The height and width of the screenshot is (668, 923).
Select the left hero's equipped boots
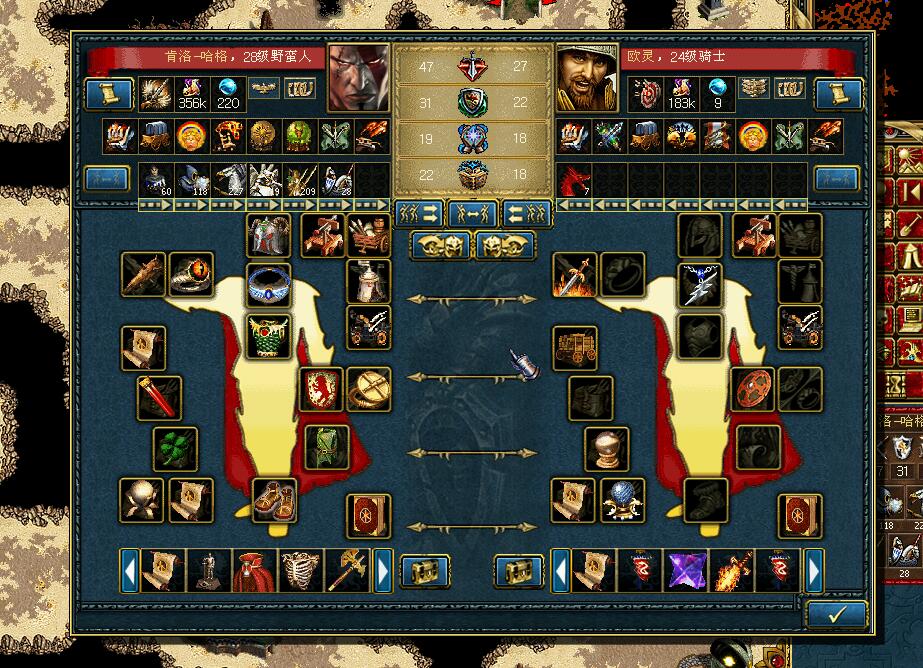(x=273, y=499)
